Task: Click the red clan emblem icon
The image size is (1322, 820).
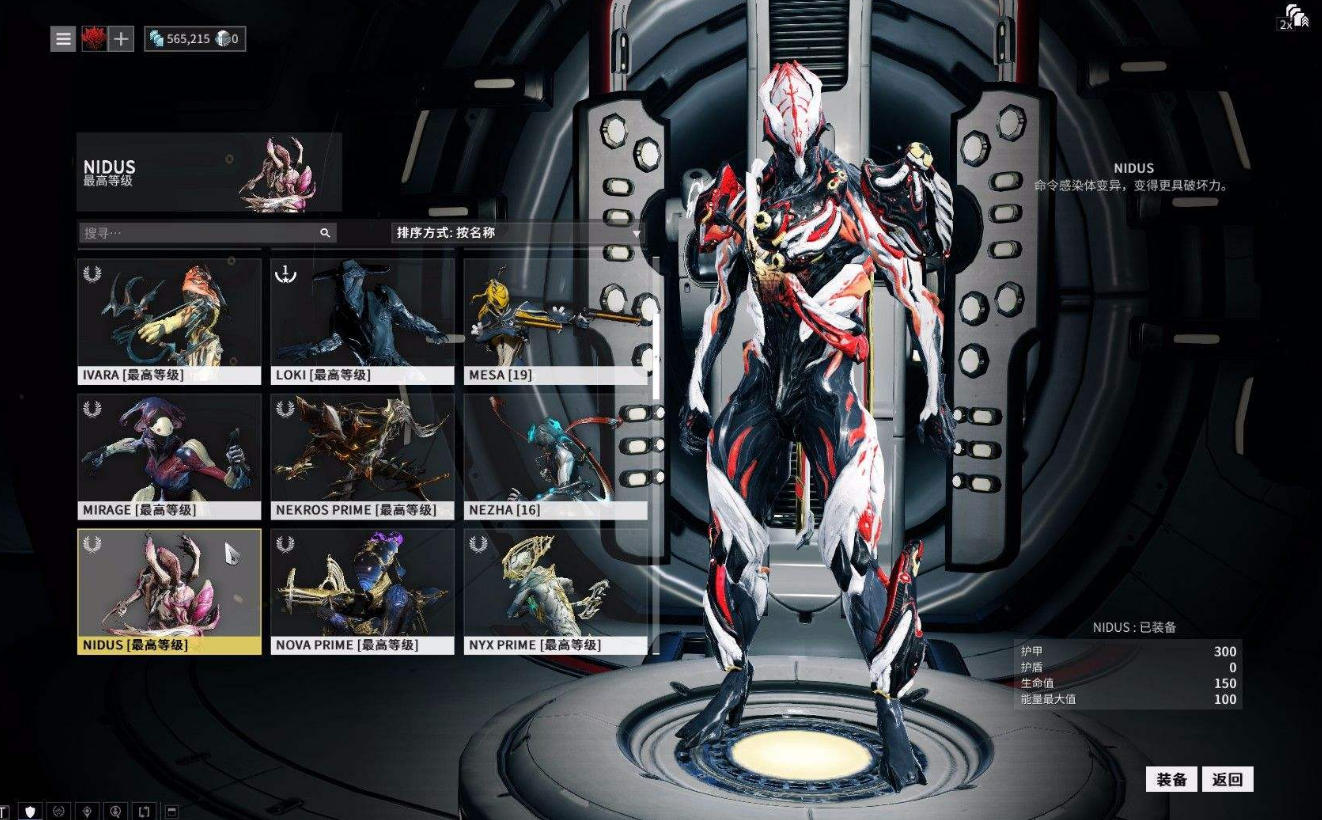Action: click(93, 39)
